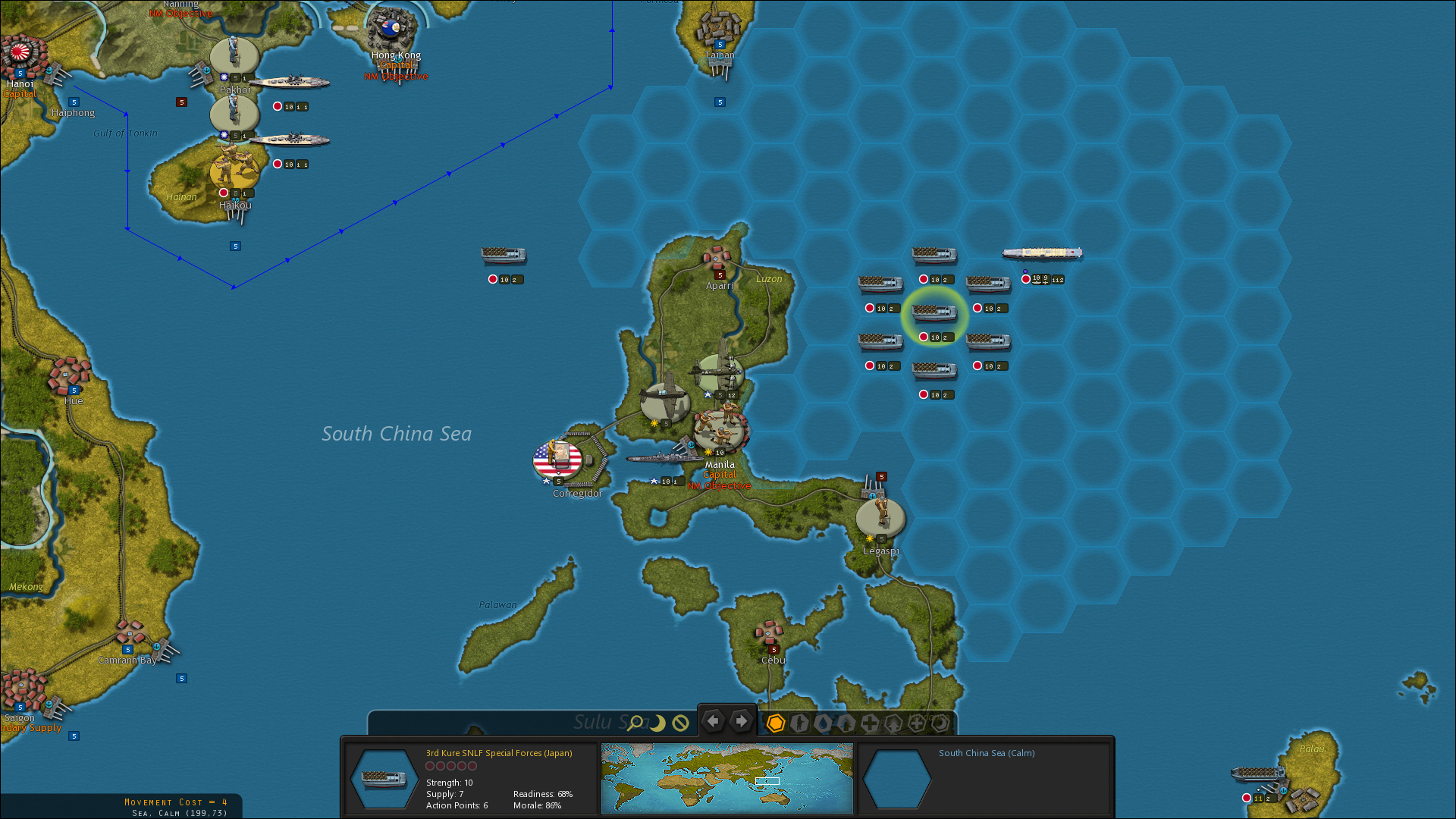This screenshot has width=1456, height=819.
Task: Click the American flag unit at Corregidor
Action: tap(558, 457)
